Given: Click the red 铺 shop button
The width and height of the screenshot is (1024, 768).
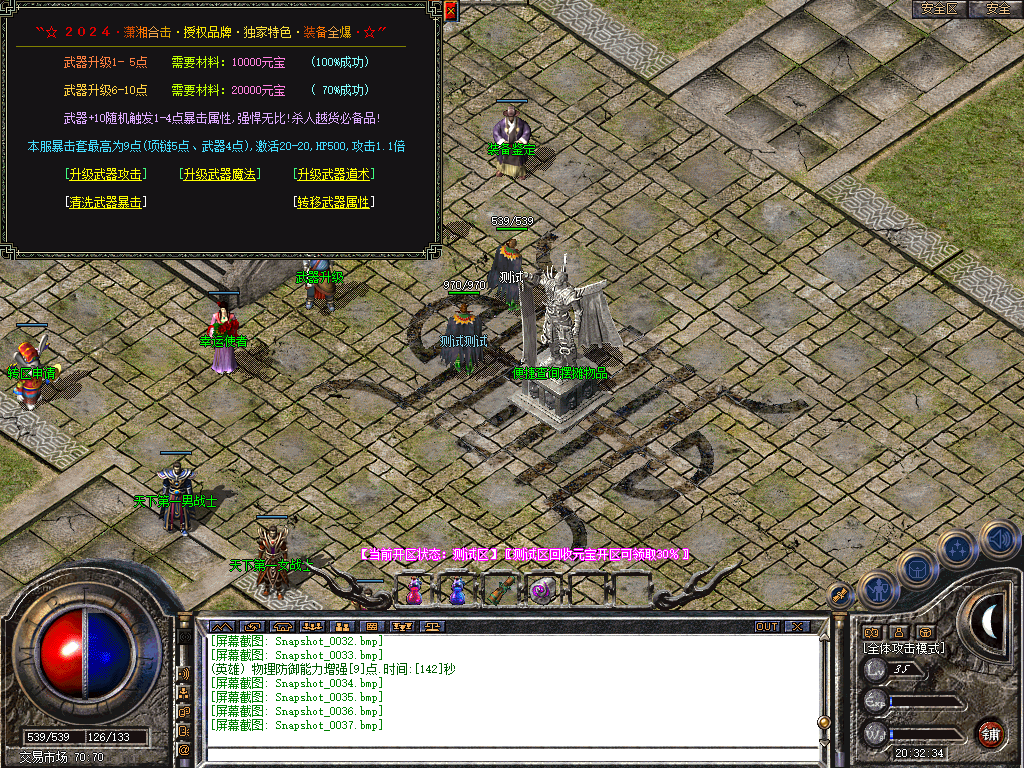Looking at the screenshot, I should pos(991,733).
